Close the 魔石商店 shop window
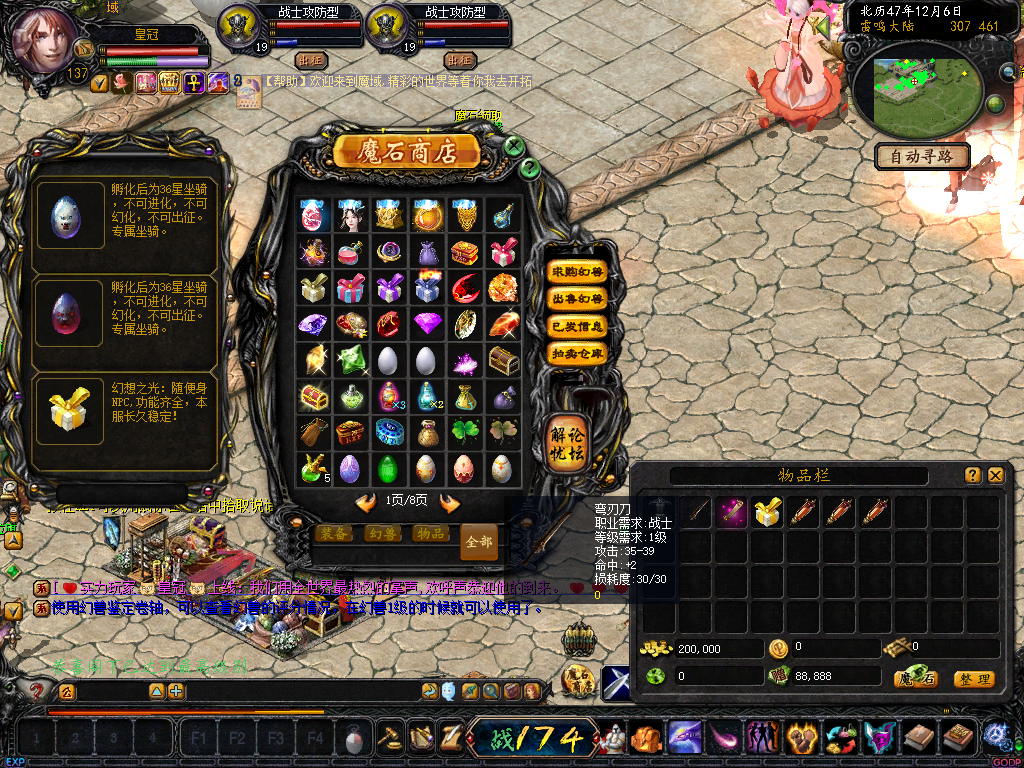 (514, 146)
